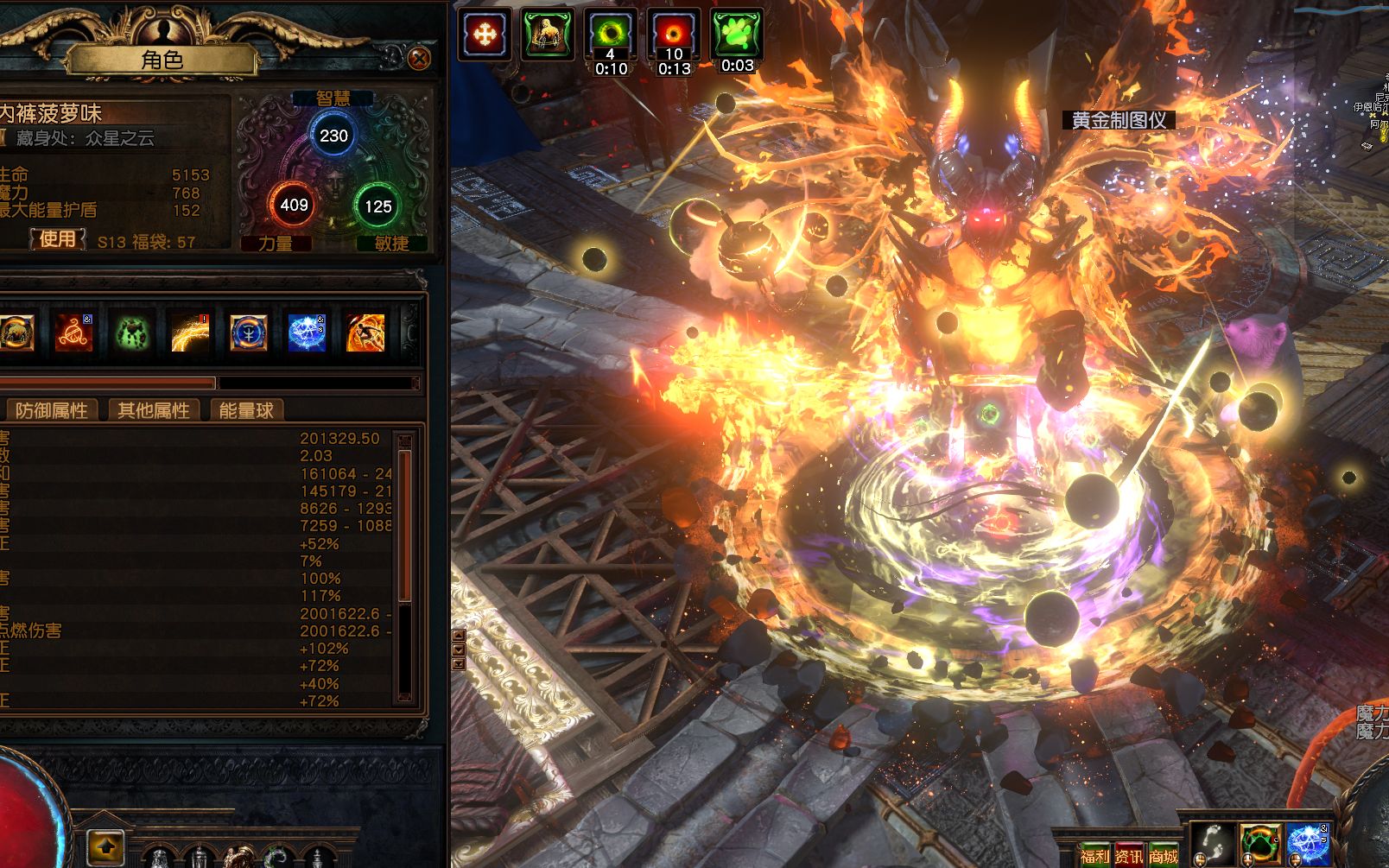The width and height of the screenshot is (1389, 868).
Task: Open the 福利 menu button
Action: [x=1094, y=856]
